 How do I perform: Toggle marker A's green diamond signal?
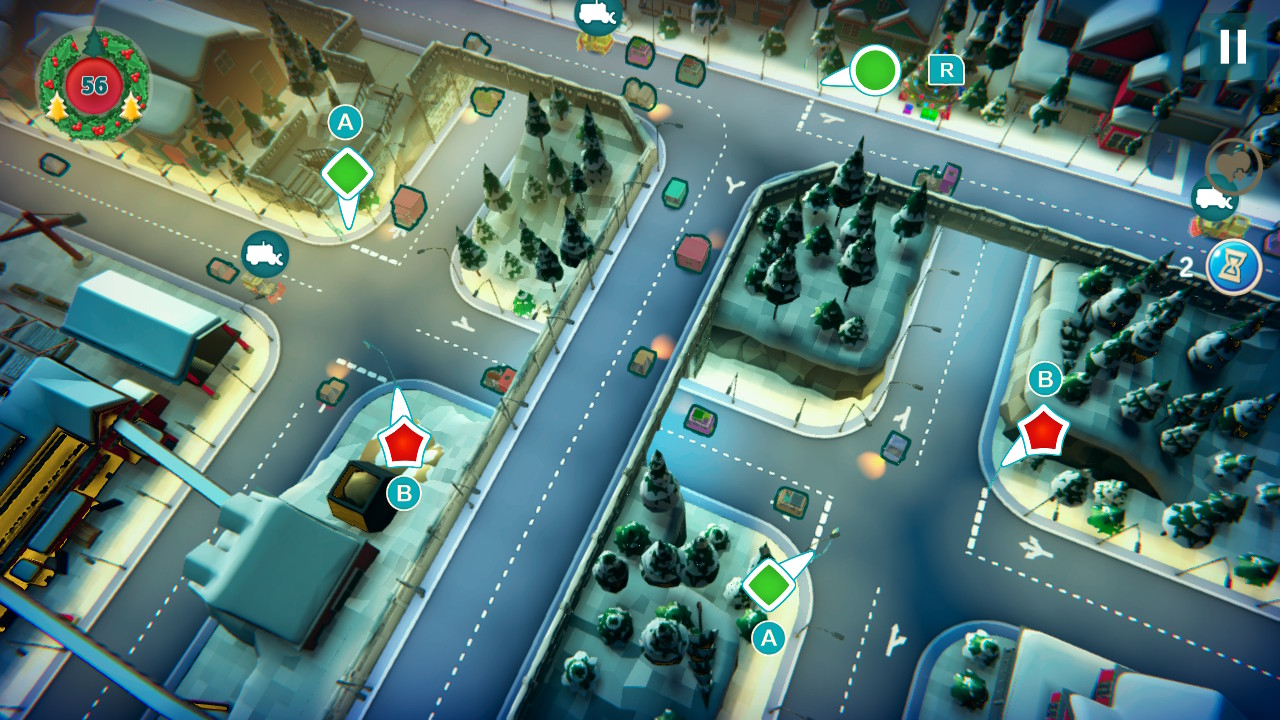[x=345, y=172]
